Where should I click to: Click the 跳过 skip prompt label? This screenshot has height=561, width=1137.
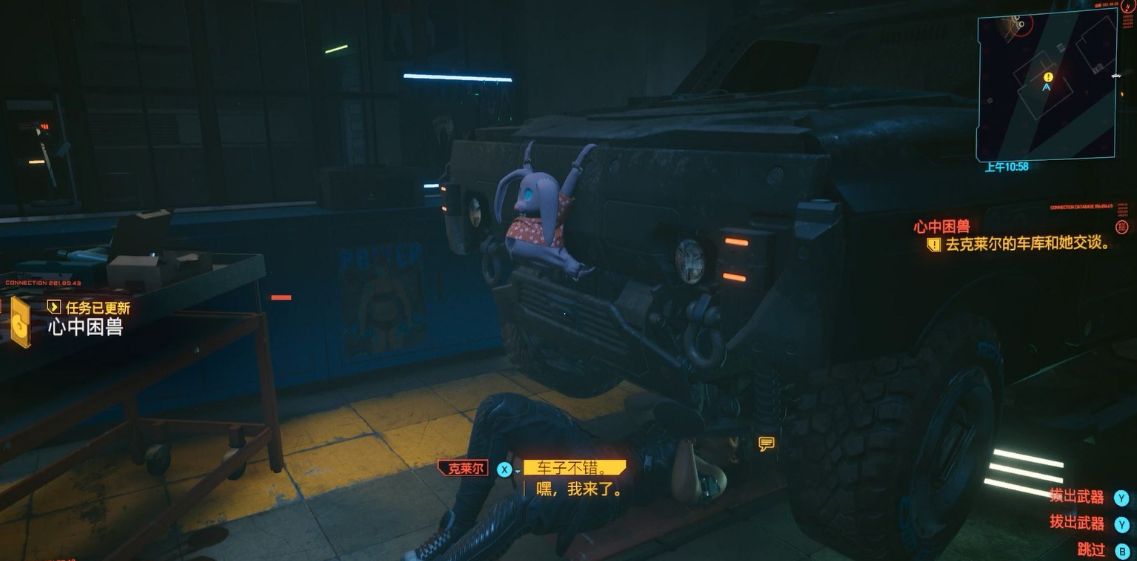coord(1091,549)
